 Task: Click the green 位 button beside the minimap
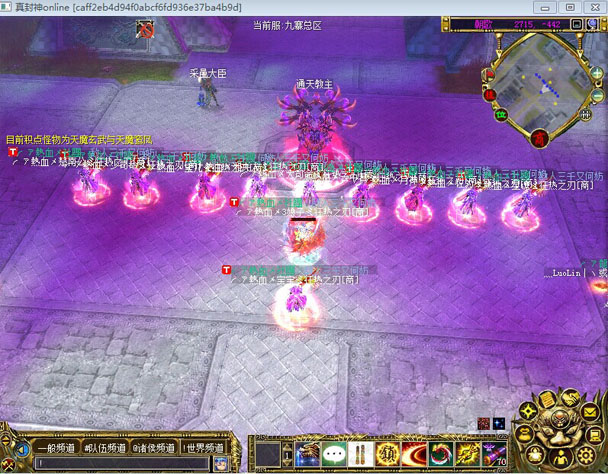click(502, 115)
